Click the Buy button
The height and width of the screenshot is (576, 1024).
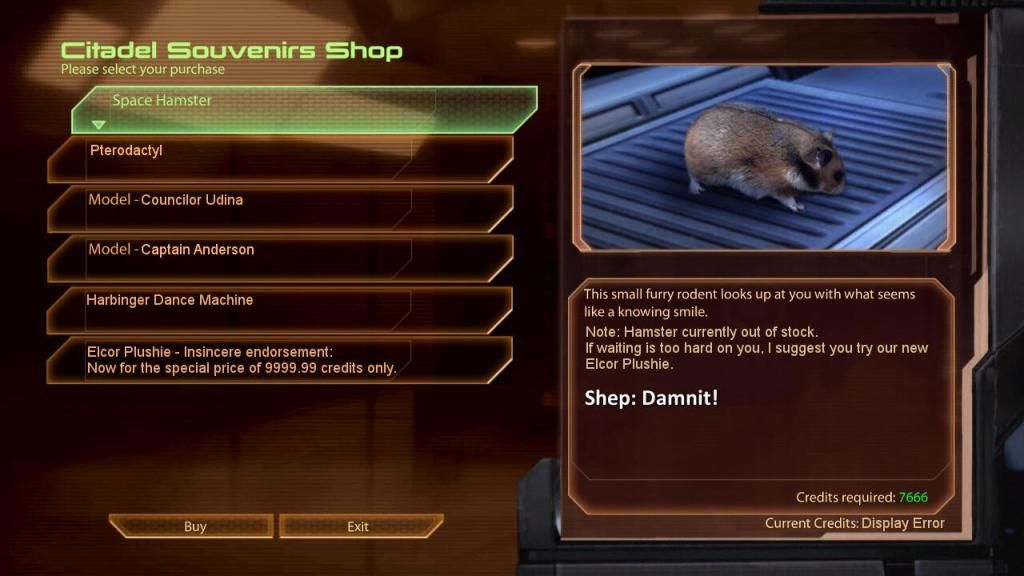pos(192,526)
